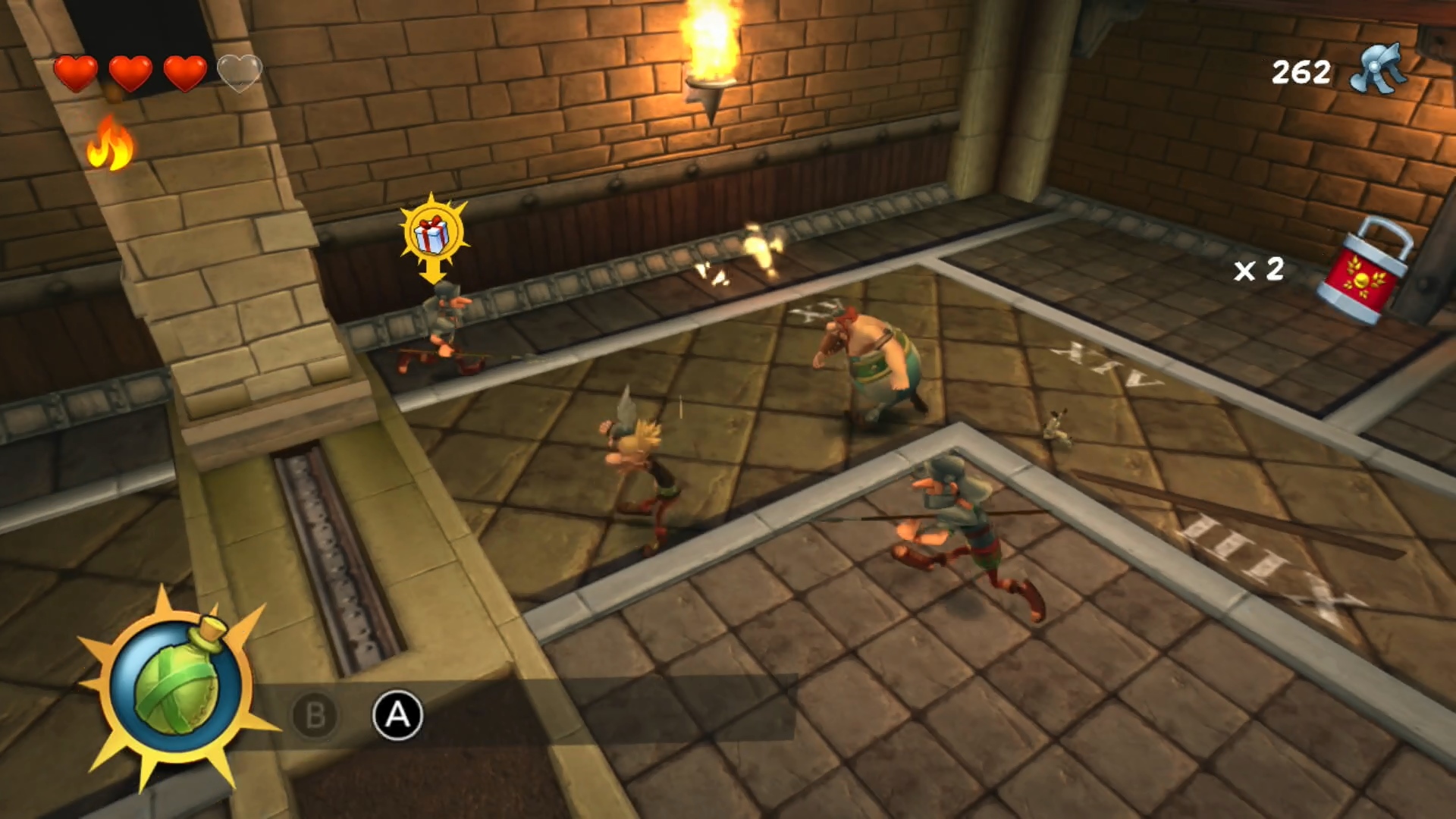Click the flame status icon
This screenshot has height=819, width=1456.
[110, 143]
